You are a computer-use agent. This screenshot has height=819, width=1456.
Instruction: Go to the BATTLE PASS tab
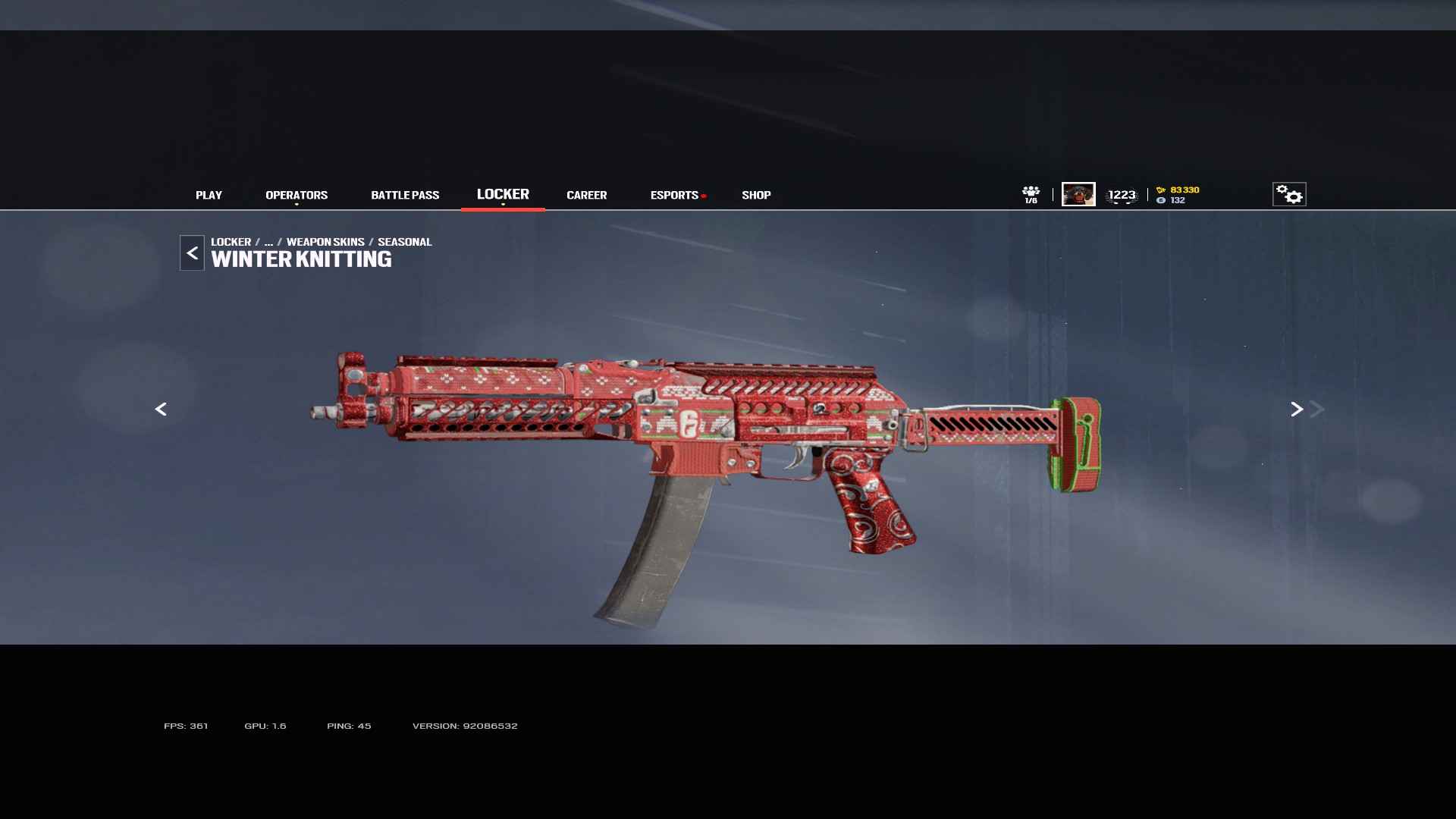(x=405, y=195)
